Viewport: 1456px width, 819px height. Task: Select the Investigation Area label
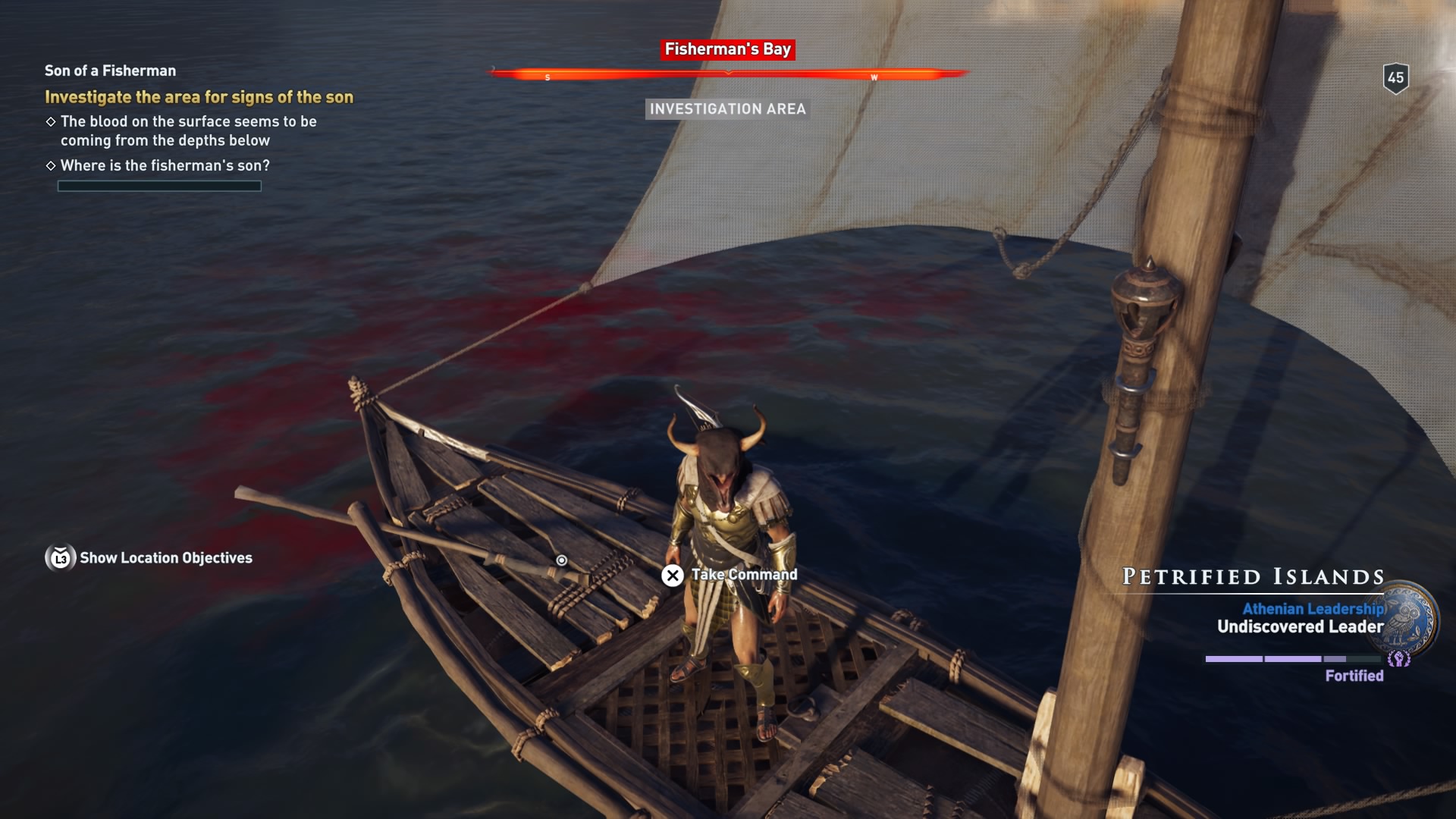(727, 109)
